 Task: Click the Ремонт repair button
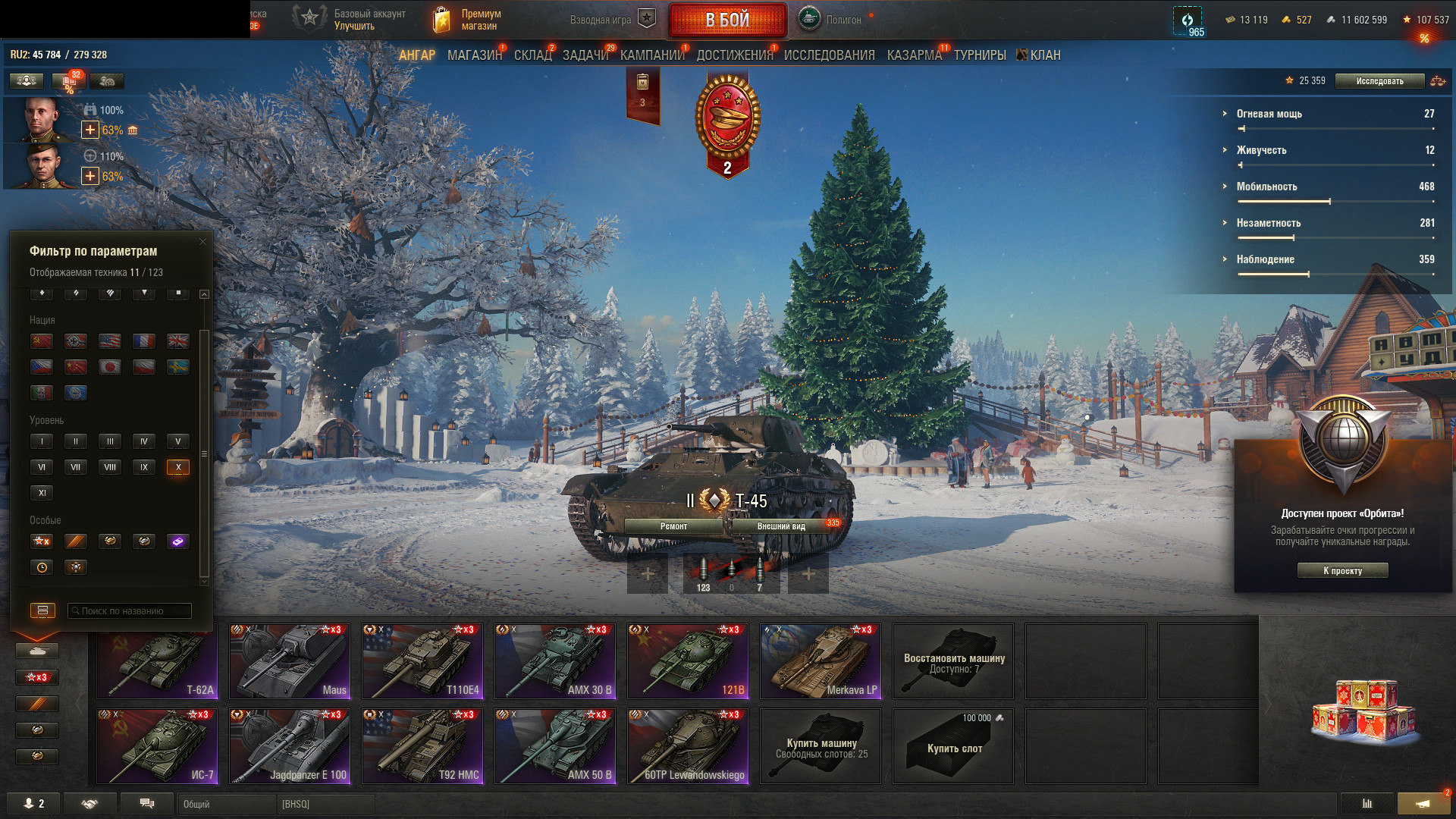click(x=673, y=526)
